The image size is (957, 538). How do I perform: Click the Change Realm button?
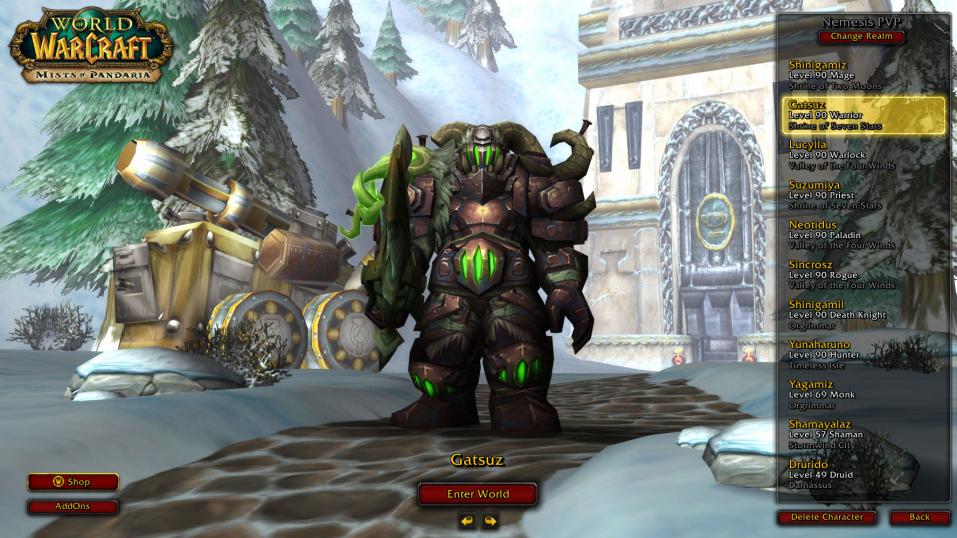862,37
